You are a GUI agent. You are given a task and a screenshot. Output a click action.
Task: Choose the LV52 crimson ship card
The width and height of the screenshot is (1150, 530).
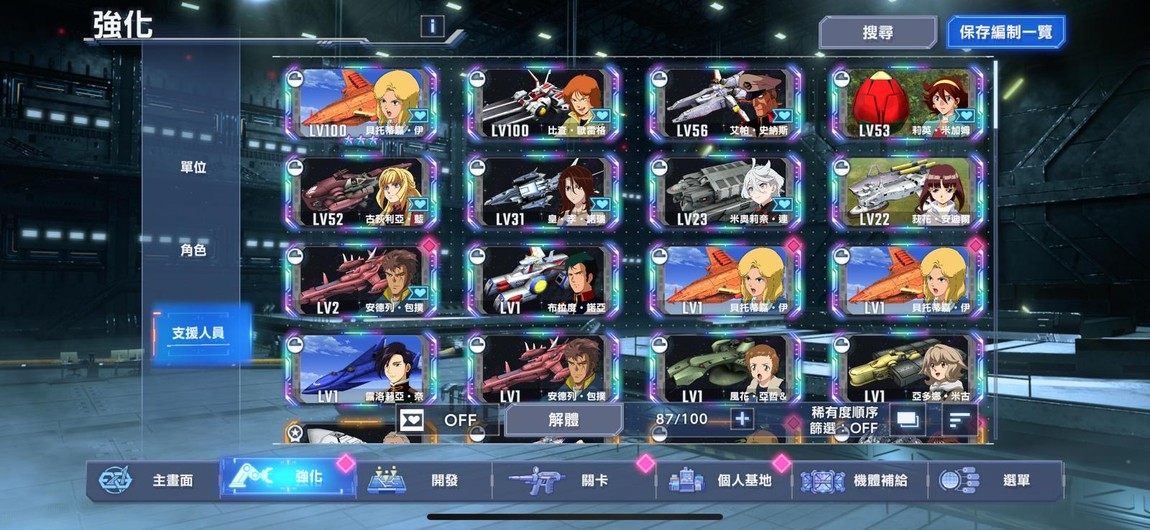pos(361,193)
